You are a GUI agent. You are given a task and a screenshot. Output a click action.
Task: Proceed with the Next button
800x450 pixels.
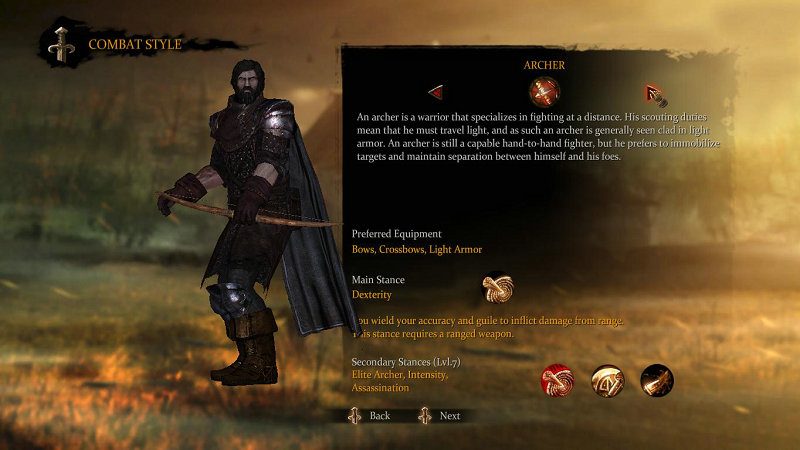[x=440, y=415]
